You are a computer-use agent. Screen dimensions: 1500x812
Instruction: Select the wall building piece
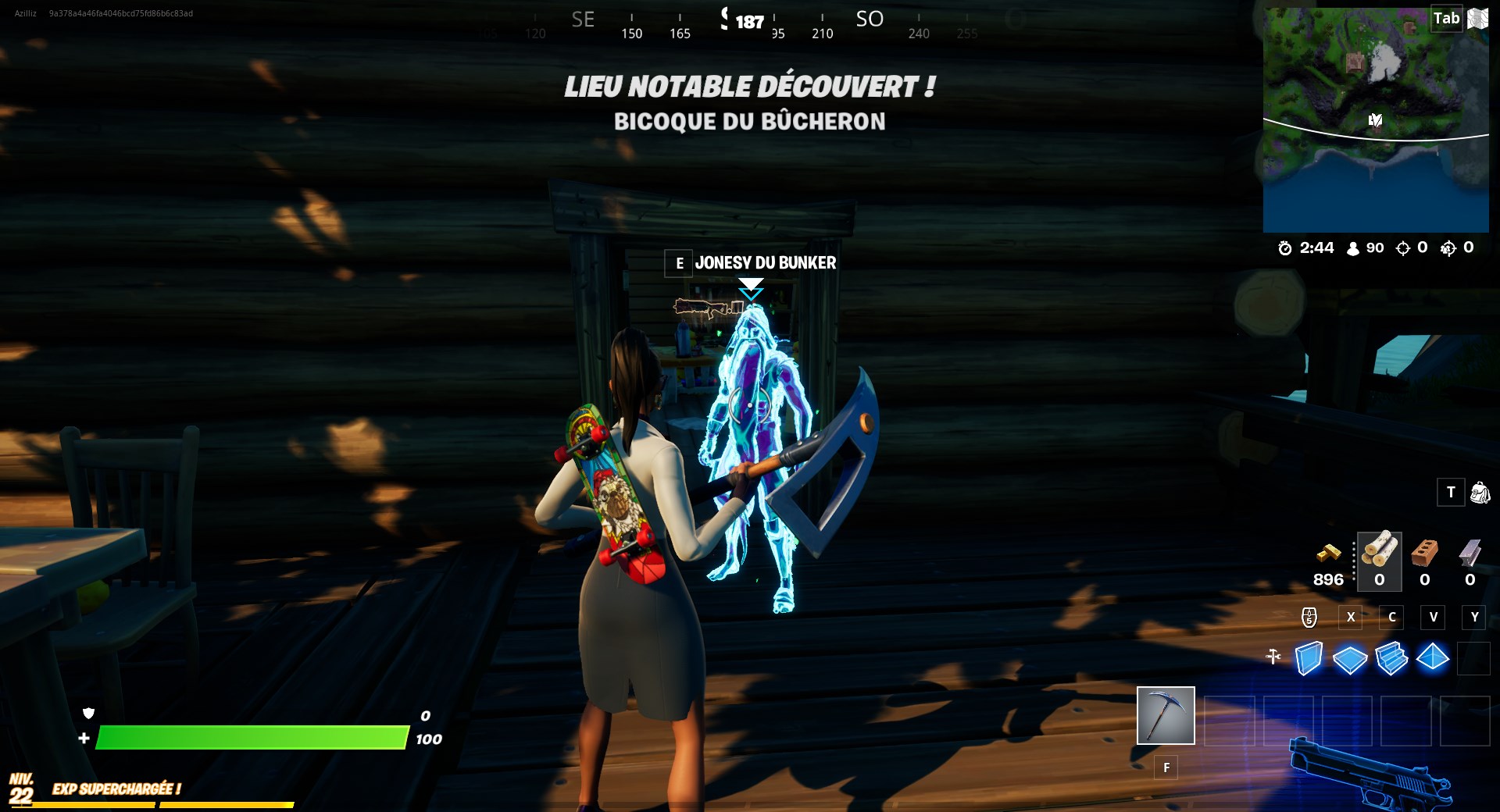point(1309,659)
